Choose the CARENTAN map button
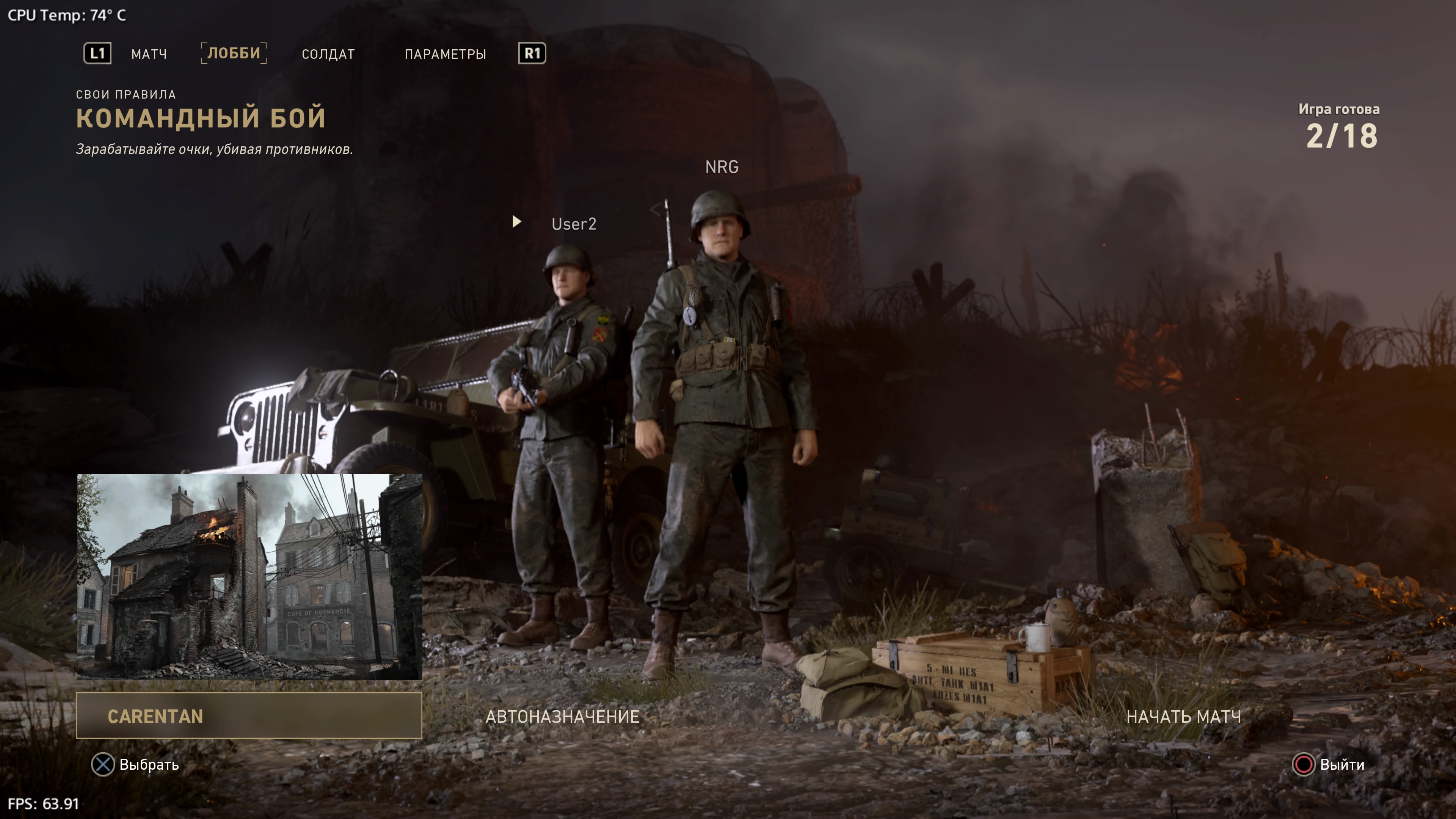Image resolution: width=1456 pixels, height=819 pixels. (249, 715)
